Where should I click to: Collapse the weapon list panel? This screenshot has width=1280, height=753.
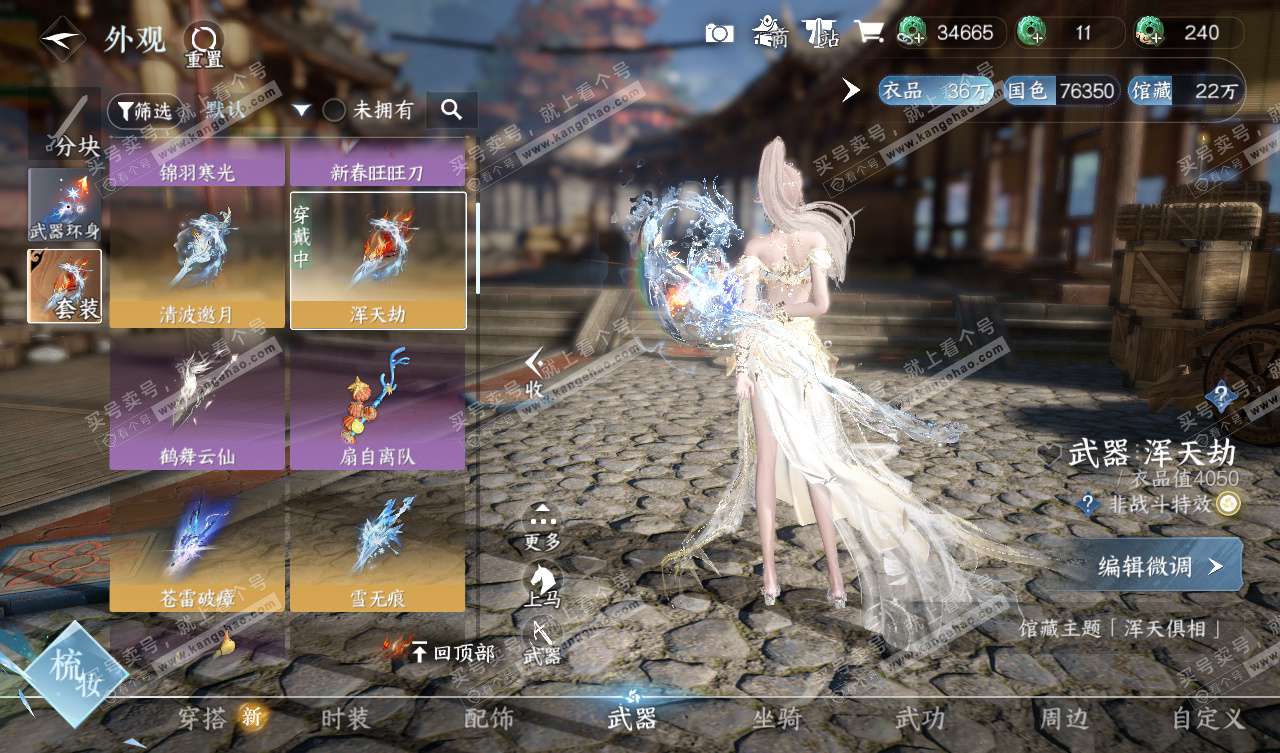(535, 373)
